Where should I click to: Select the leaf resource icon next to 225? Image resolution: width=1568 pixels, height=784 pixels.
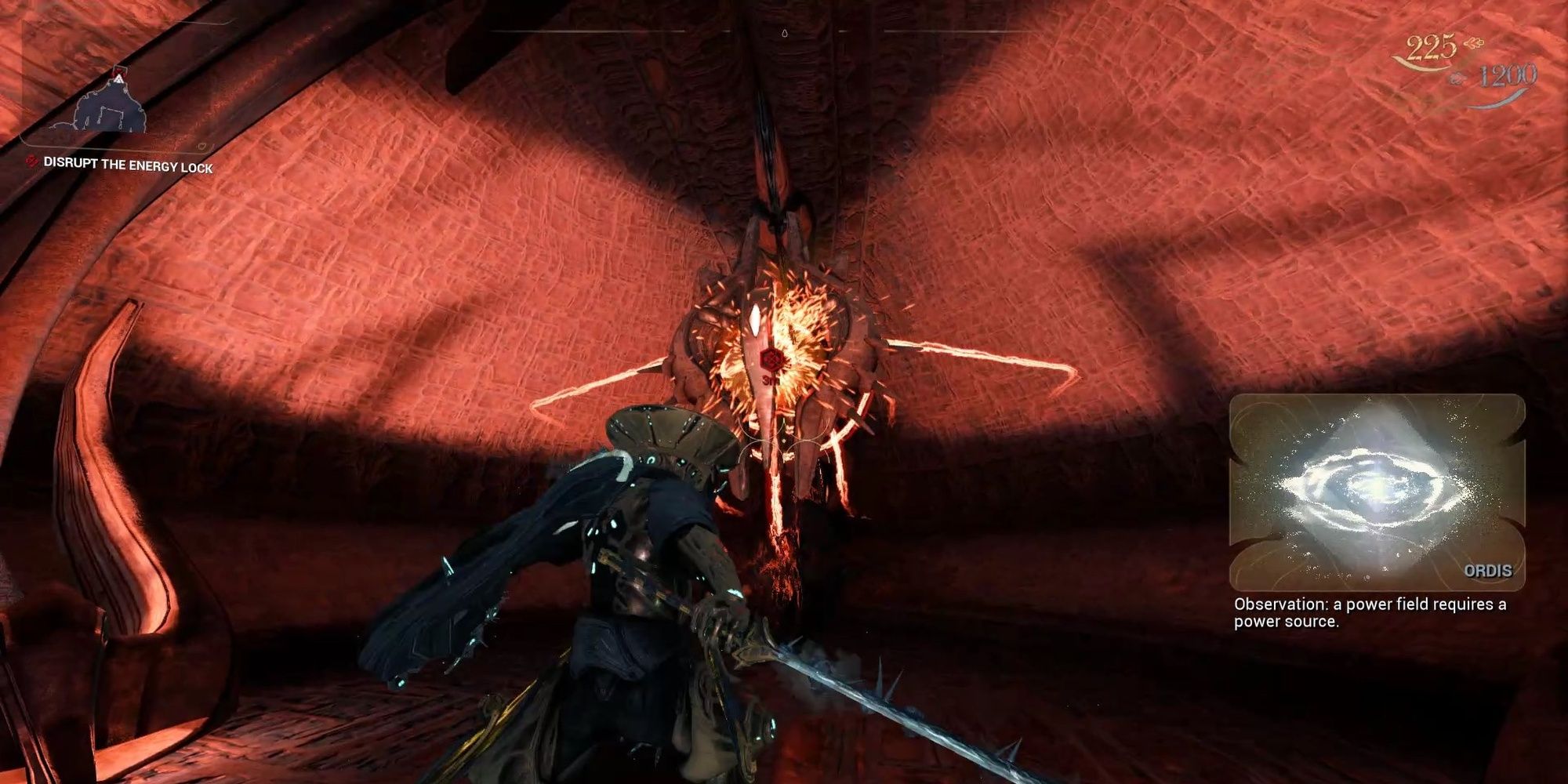coord(1474,44)
